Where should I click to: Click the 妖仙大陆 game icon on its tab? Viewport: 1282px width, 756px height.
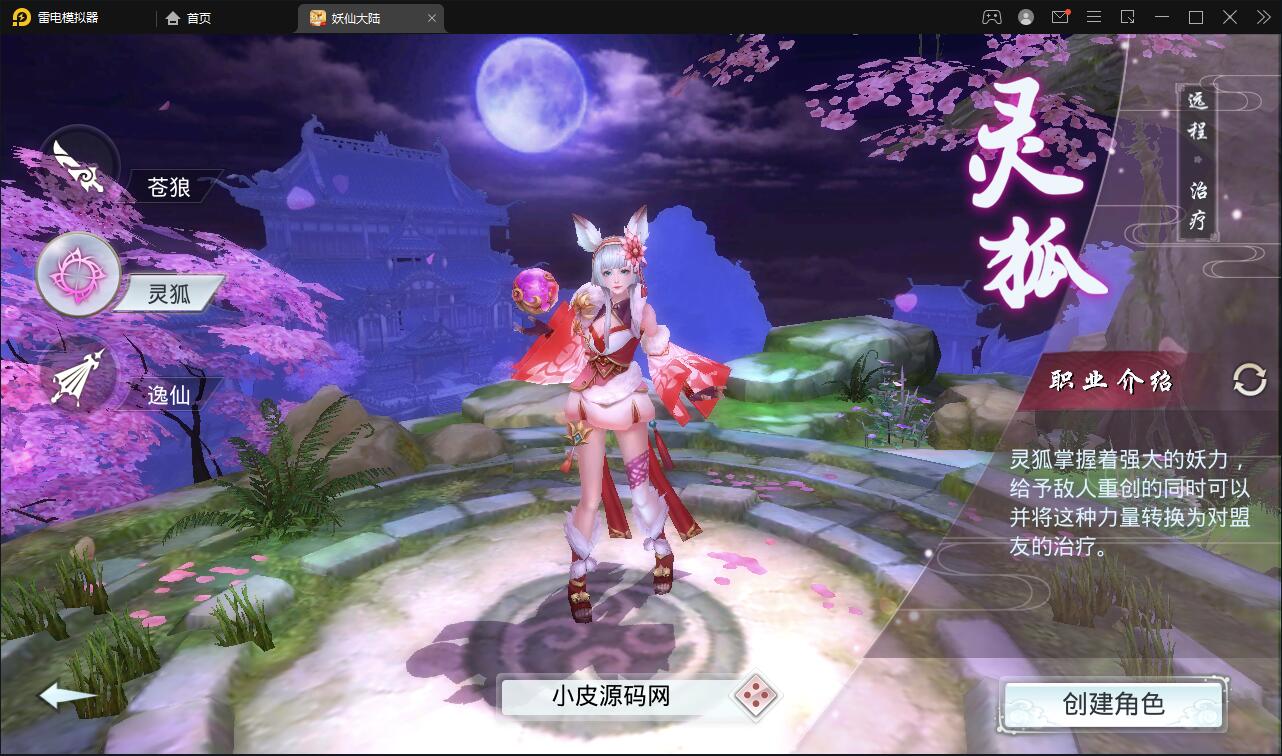click(x=314, y=17)
